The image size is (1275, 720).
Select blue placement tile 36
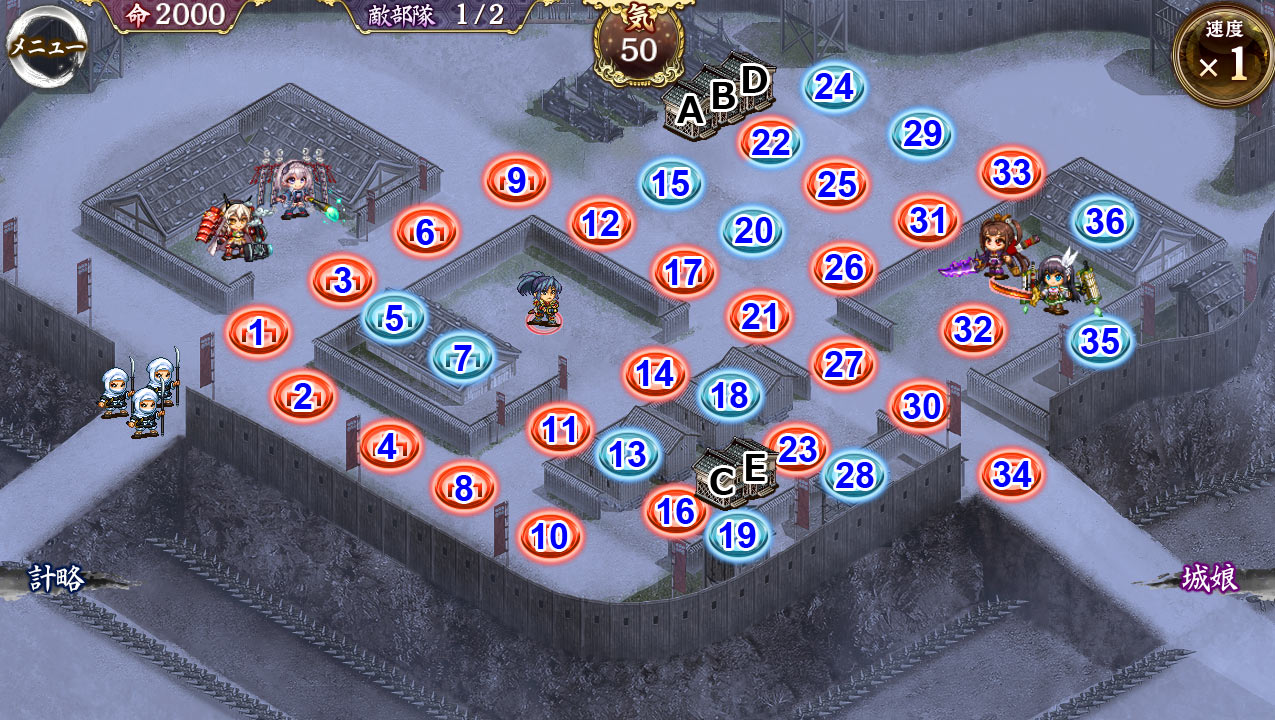point(1105,222)
